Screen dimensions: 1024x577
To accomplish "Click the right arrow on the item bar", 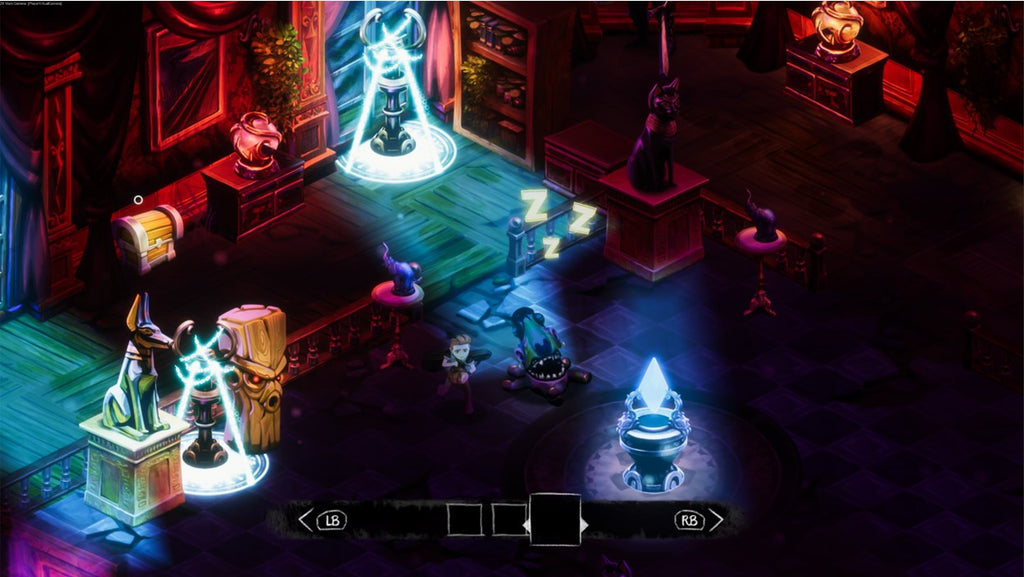I will 715,520.
